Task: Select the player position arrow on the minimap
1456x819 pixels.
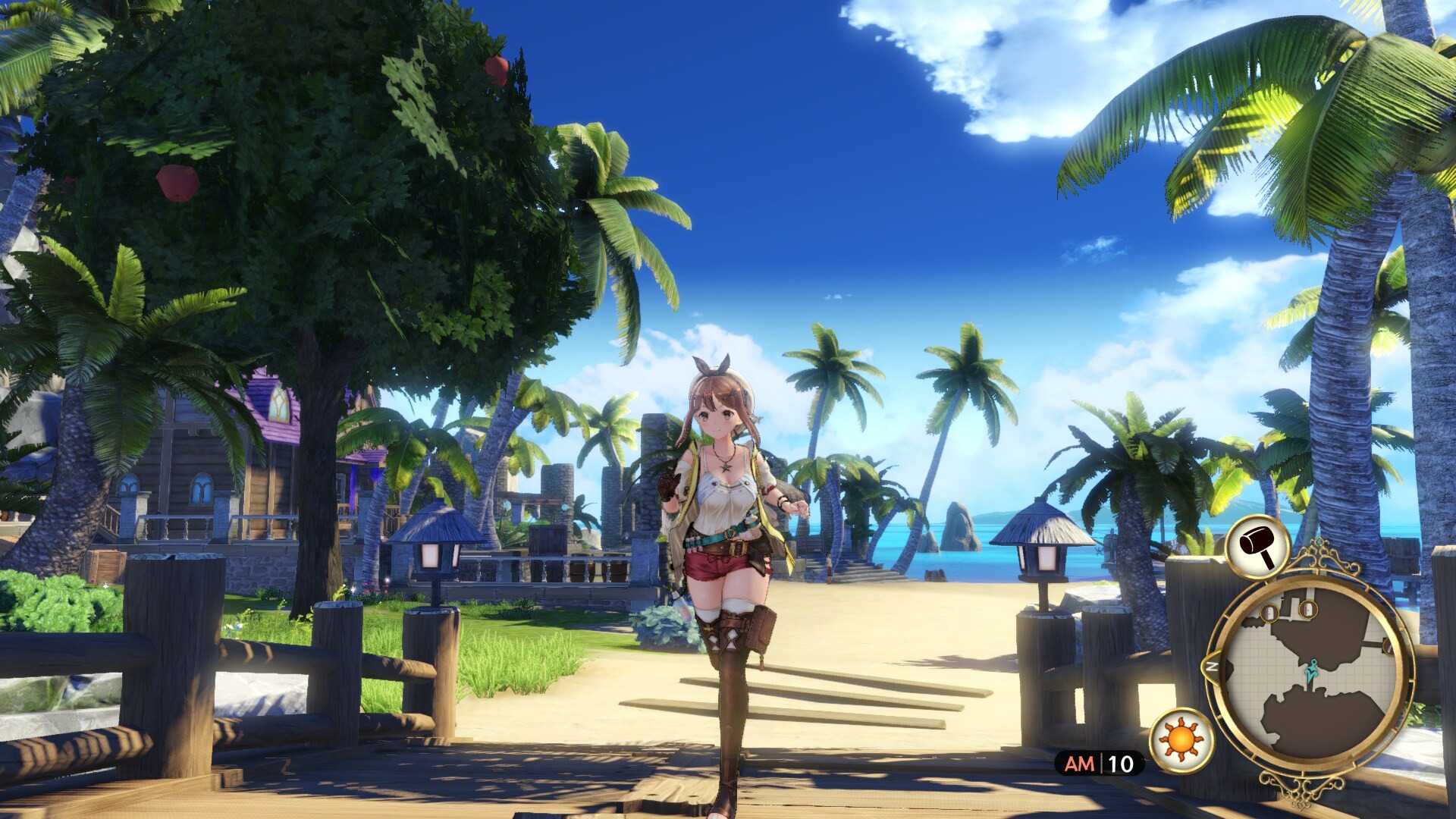Action: [x=1310, y=672]
